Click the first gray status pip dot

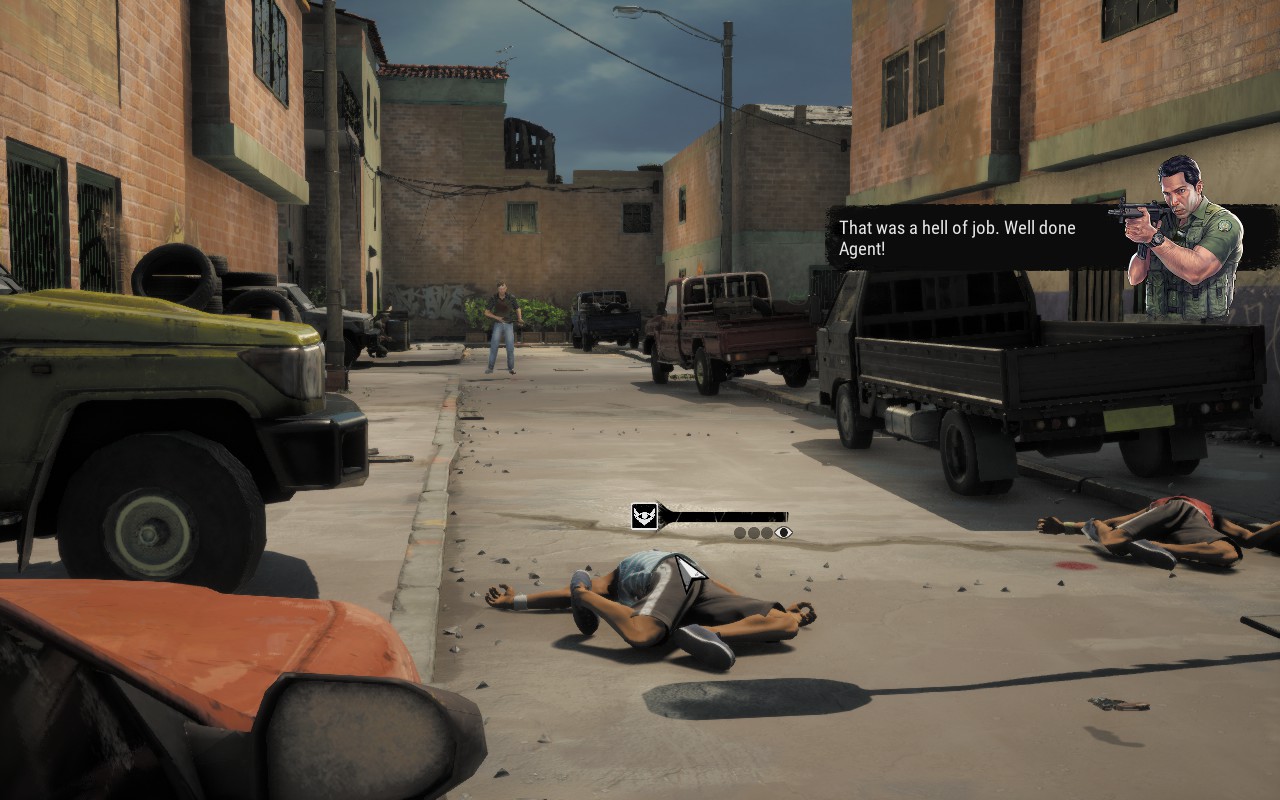tap(739, 532)
